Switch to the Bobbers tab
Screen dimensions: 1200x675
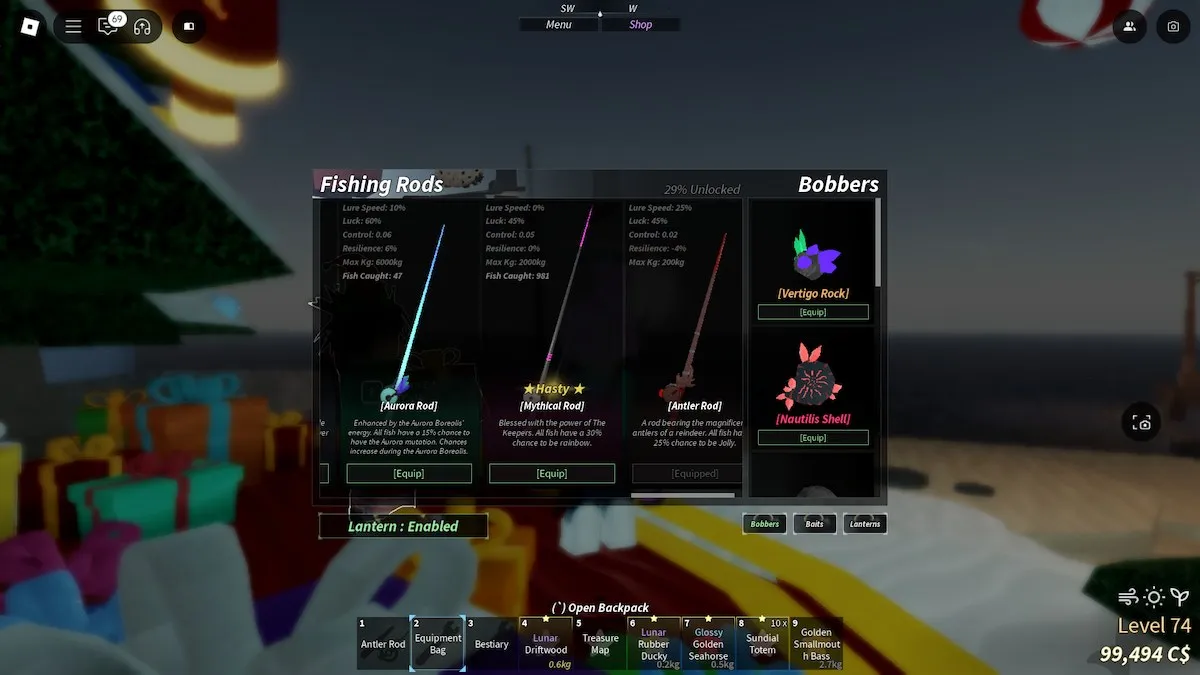point(764,524)
